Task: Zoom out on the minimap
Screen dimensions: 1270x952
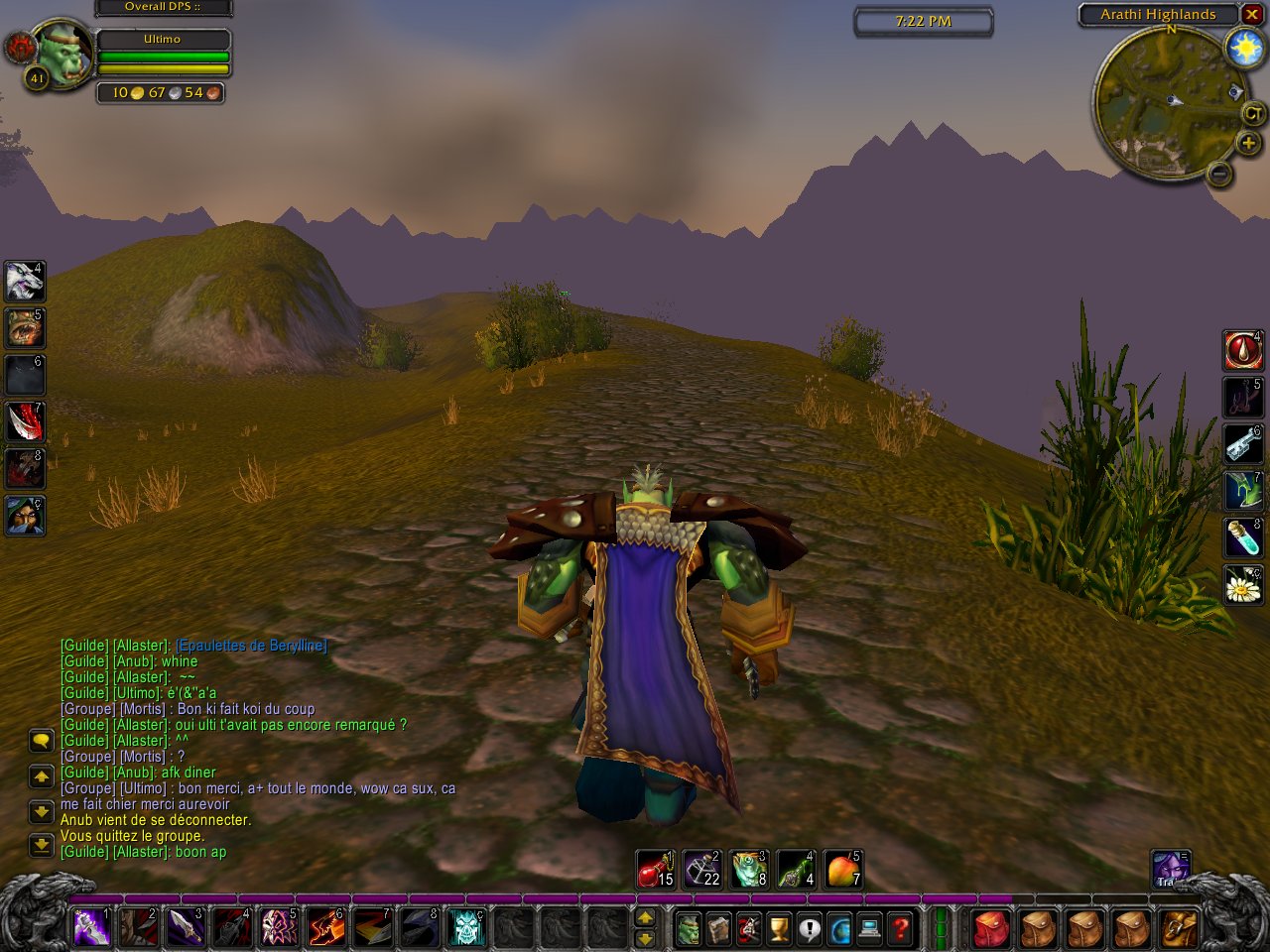Action: coord(1220,175)
